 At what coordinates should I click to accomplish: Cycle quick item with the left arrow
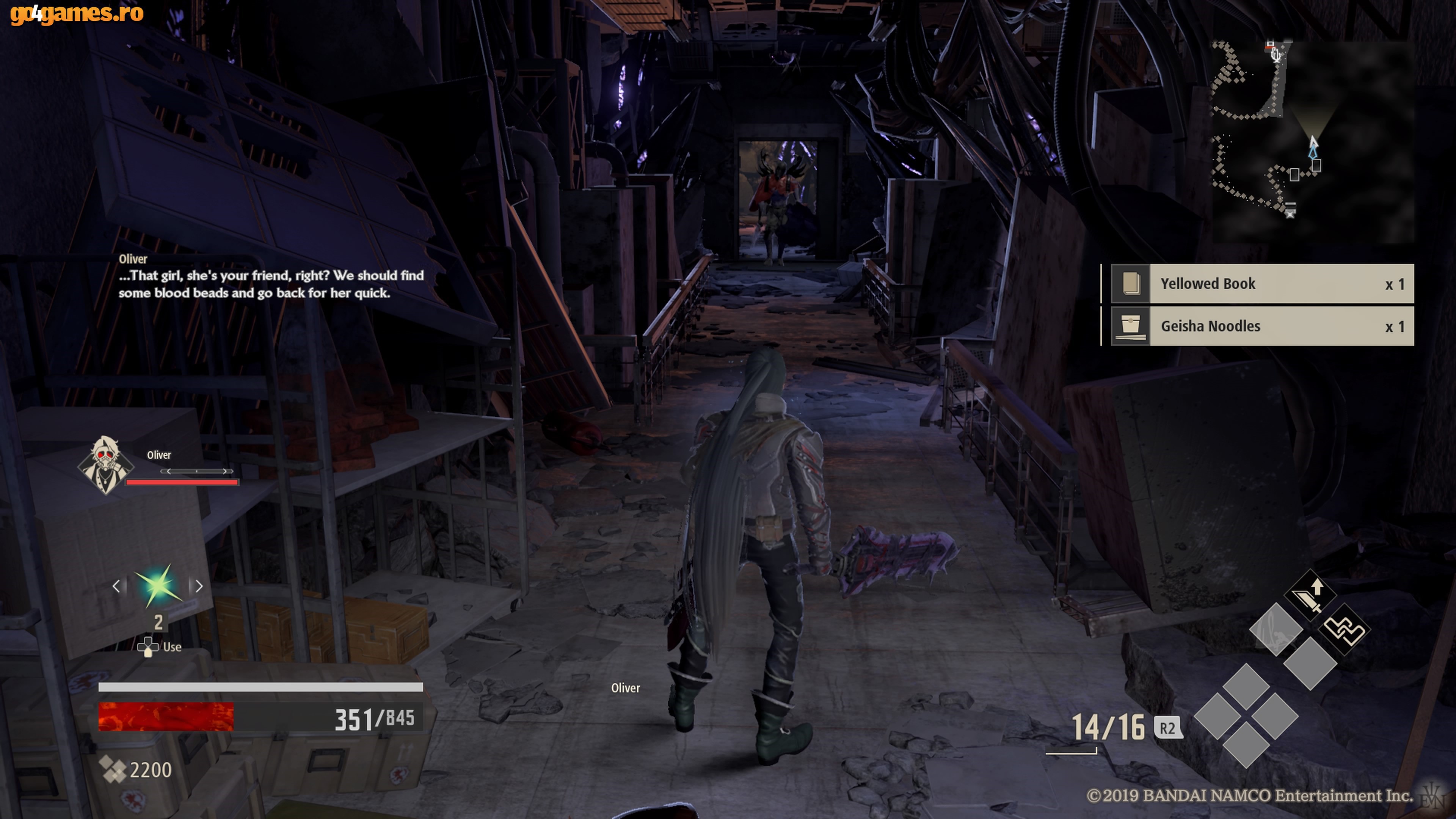click(116, 586)
